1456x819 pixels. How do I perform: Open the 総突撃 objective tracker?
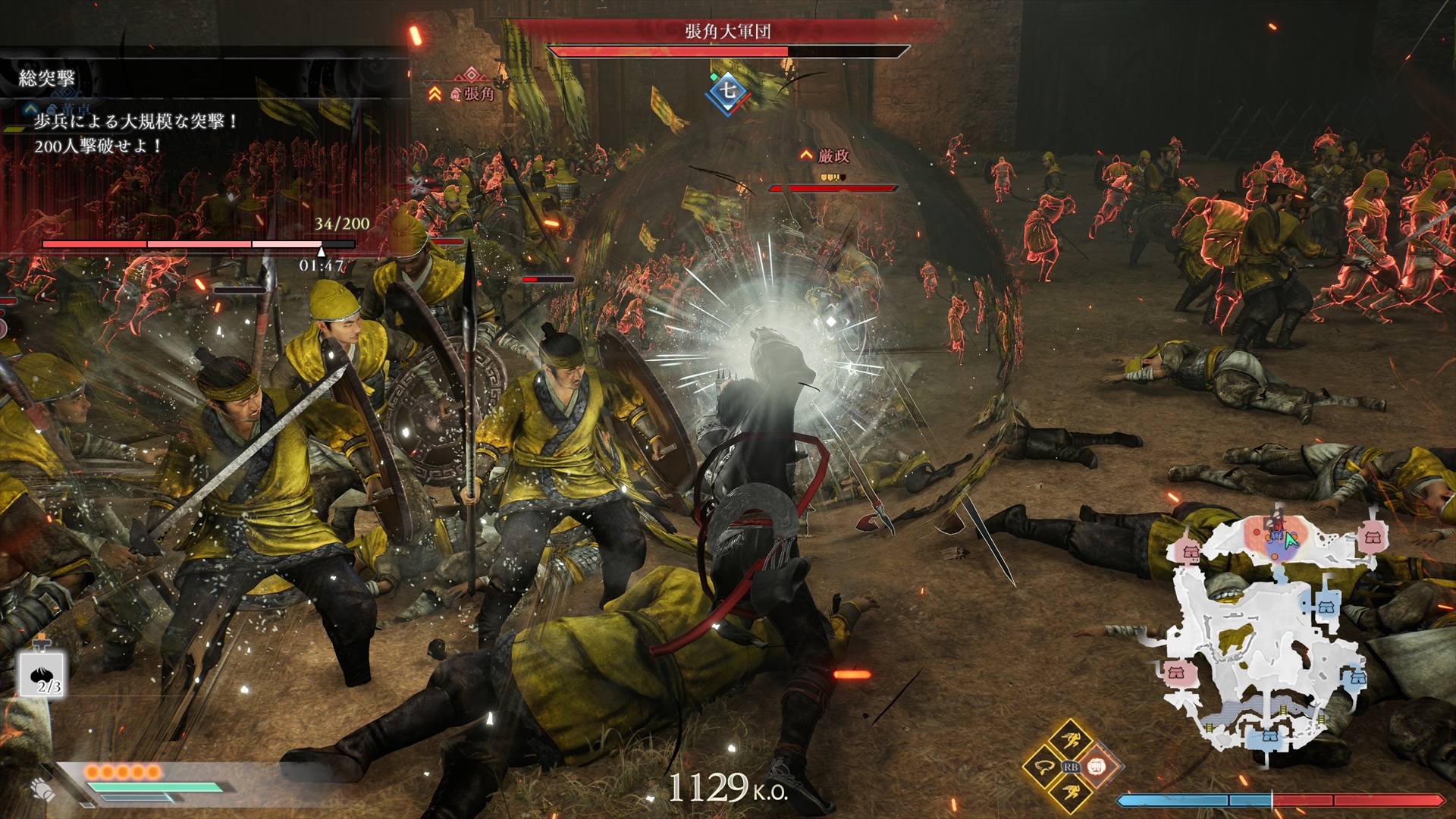click(47, 78)
